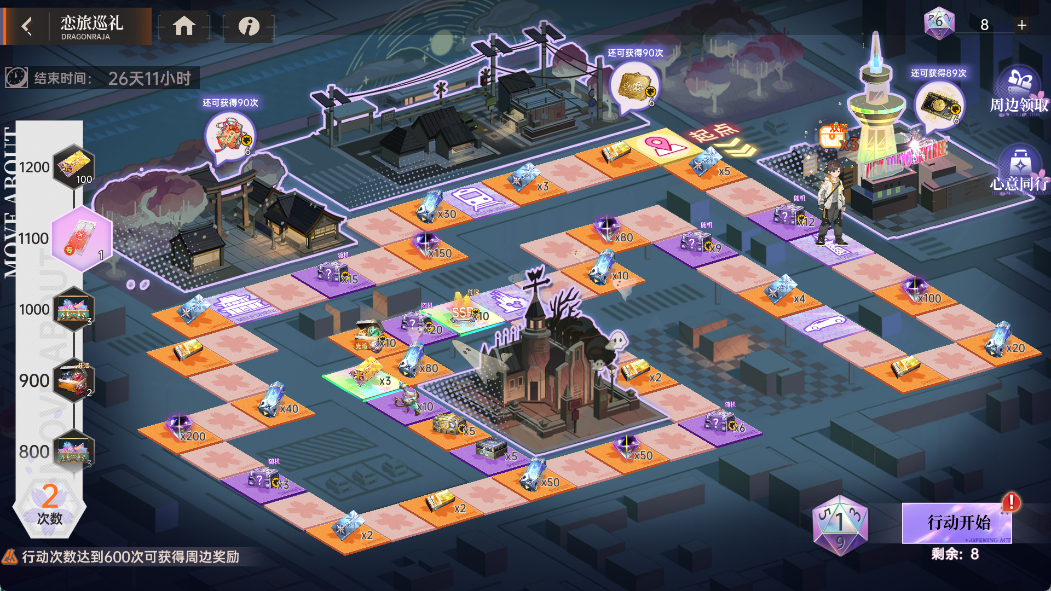Go back with the top-left arrow
Viewport: 1051px width, 591px height.
pos(26,27)
